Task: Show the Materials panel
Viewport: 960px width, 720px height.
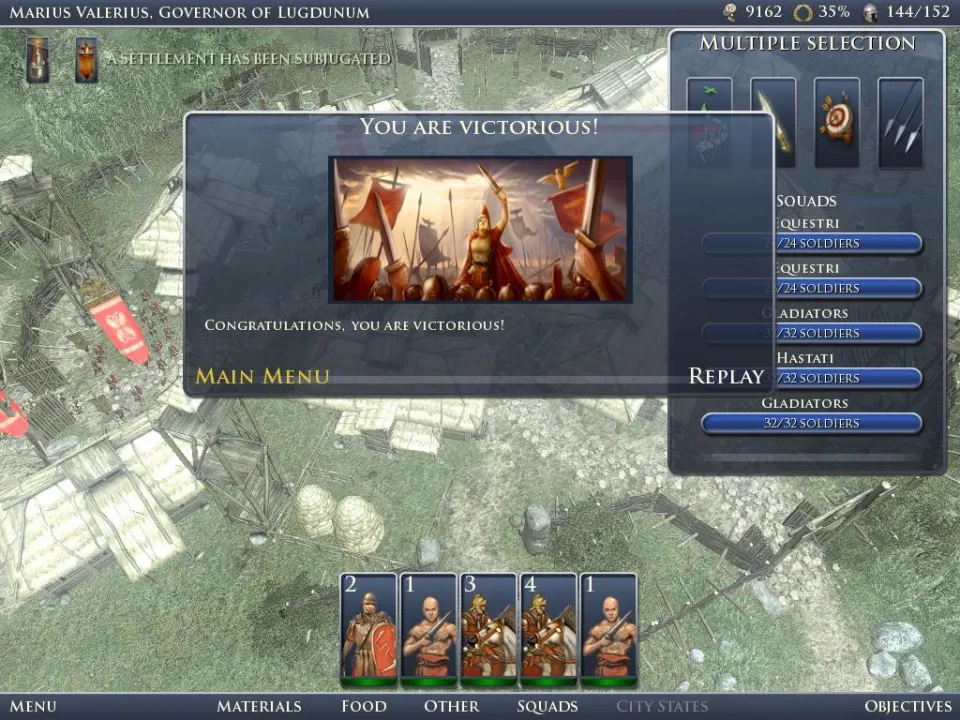Action: [259, 706]
